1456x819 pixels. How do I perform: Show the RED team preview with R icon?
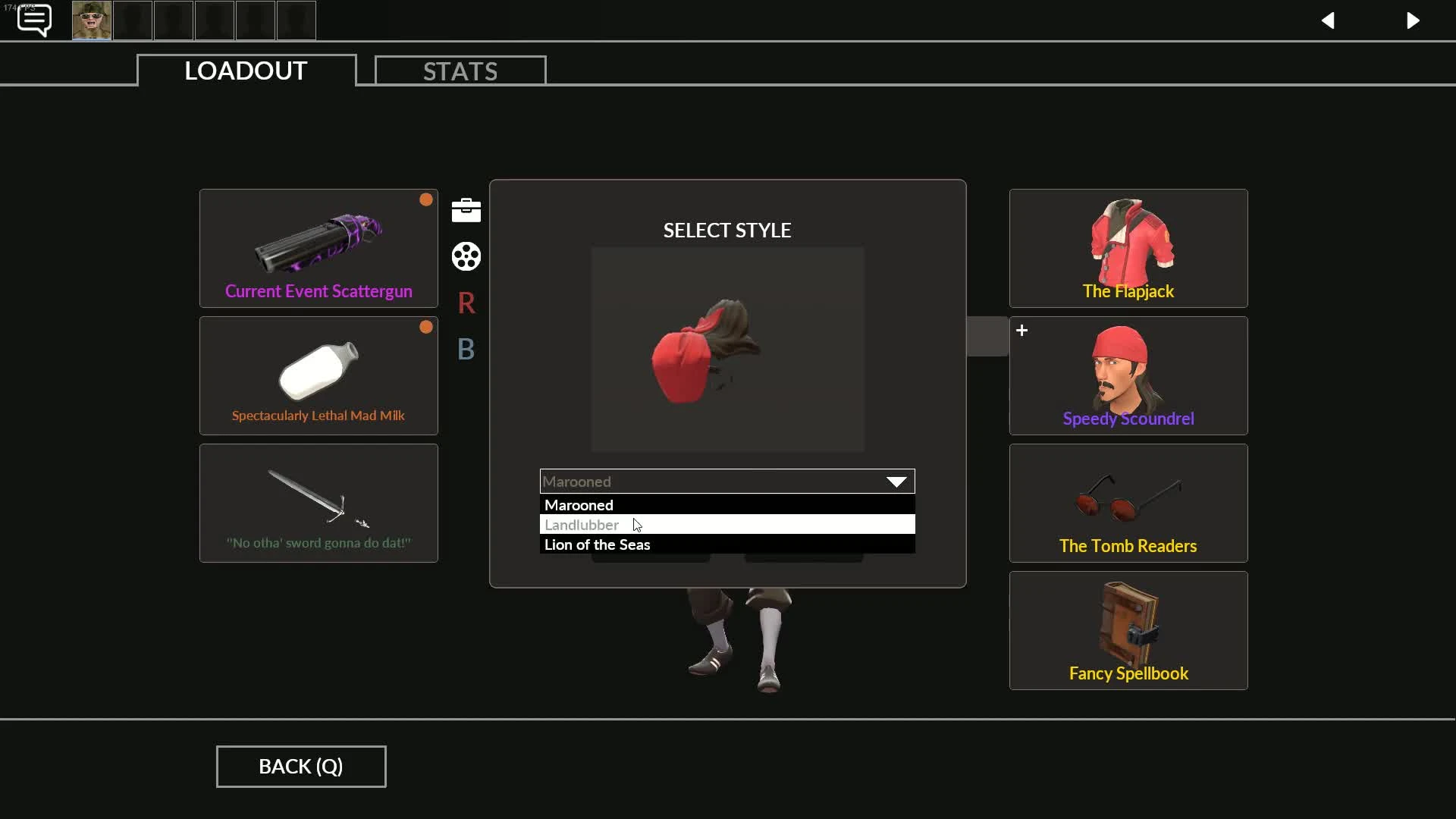[466, 303]
